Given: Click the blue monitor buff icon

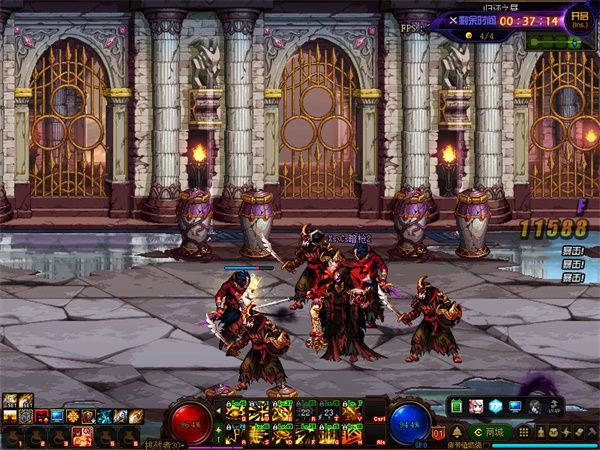Looking at the screenshot, I should pos(57,415).
